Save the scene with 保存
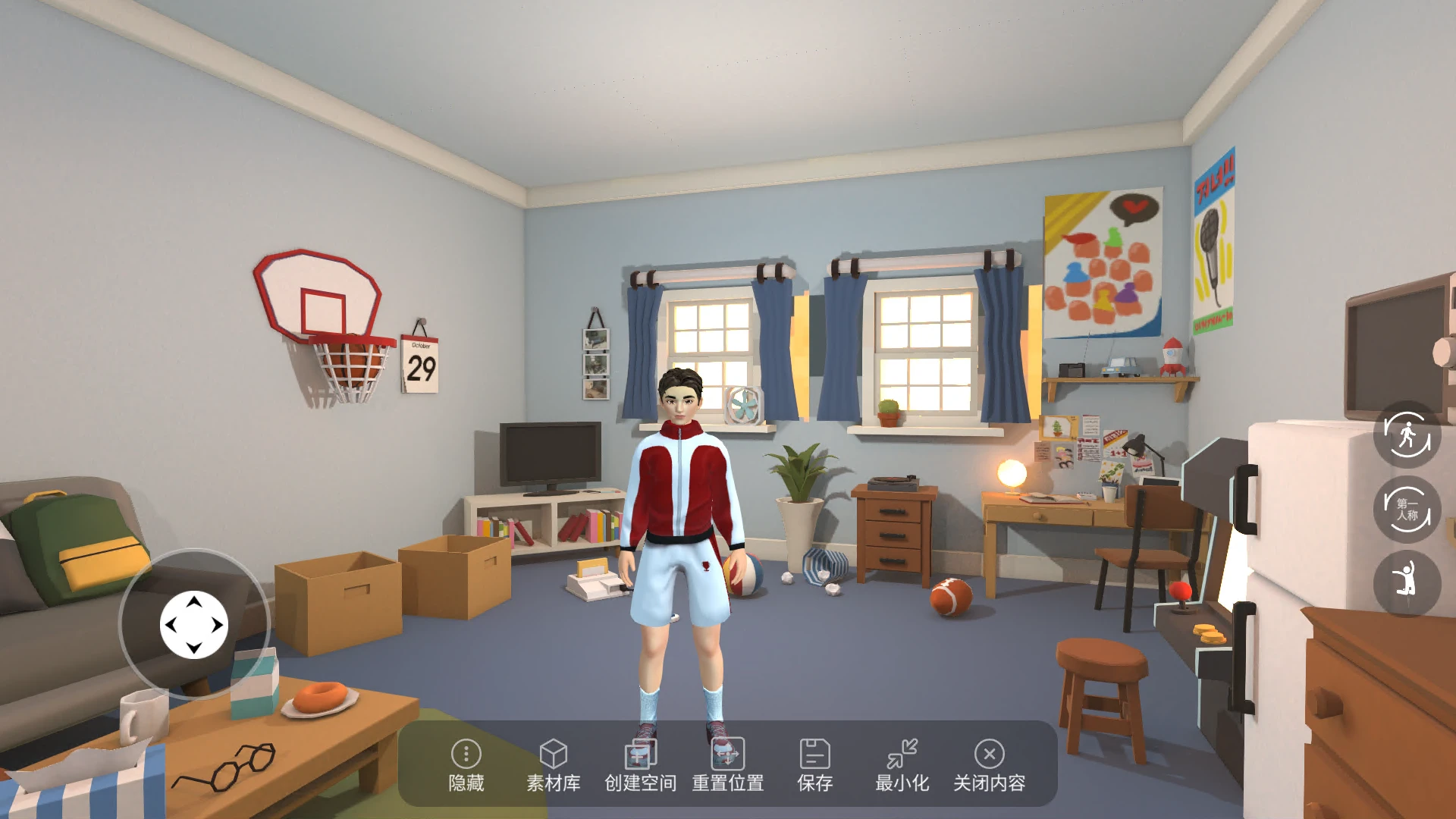 (x=814, y=764)
